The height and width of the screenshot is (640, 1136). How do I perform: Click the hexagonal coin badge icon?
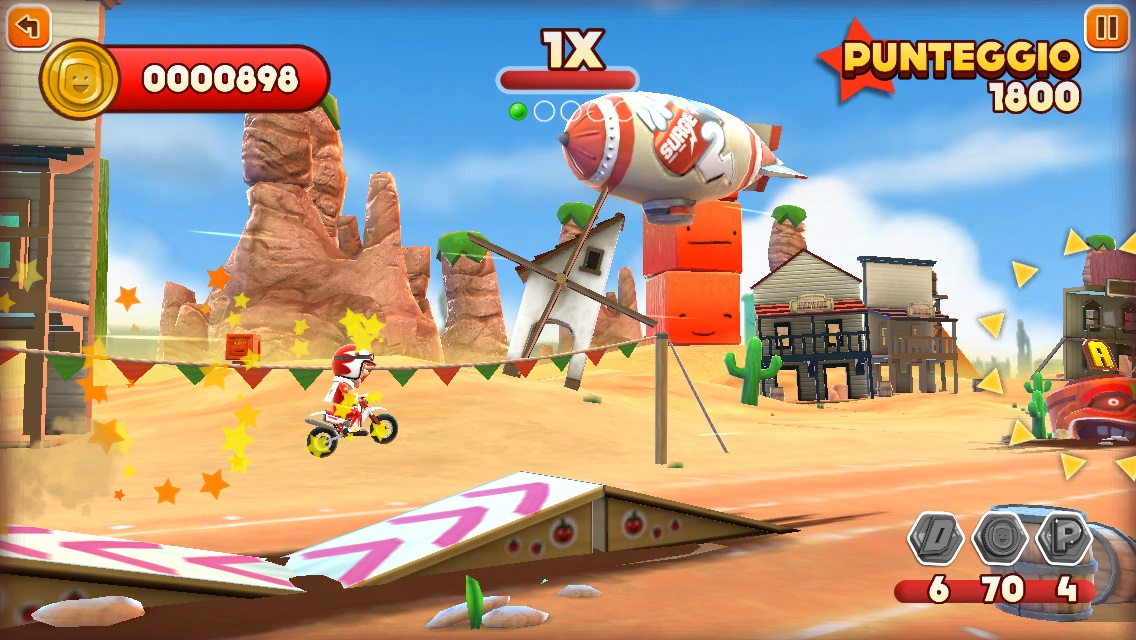[1001, 540]
